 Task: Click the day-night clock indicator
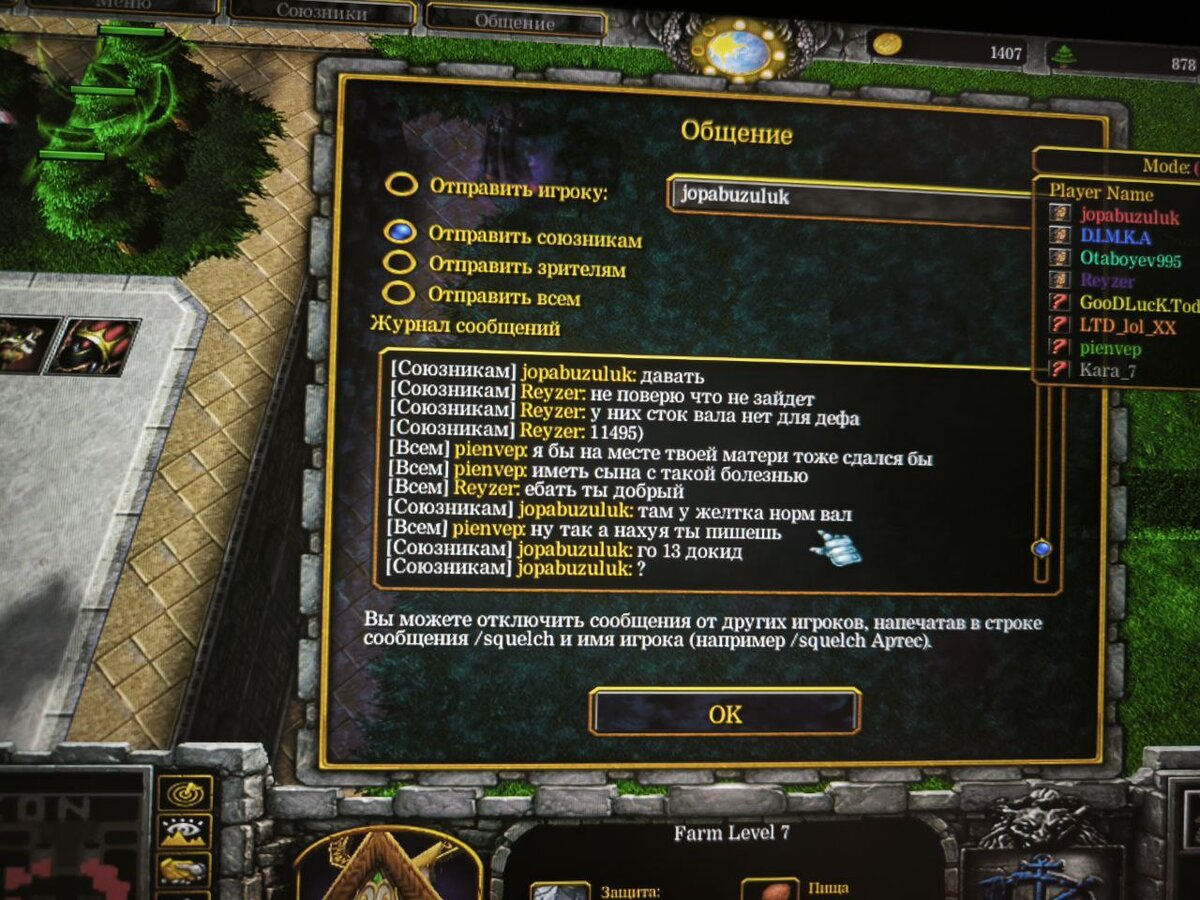coord(736,47)
